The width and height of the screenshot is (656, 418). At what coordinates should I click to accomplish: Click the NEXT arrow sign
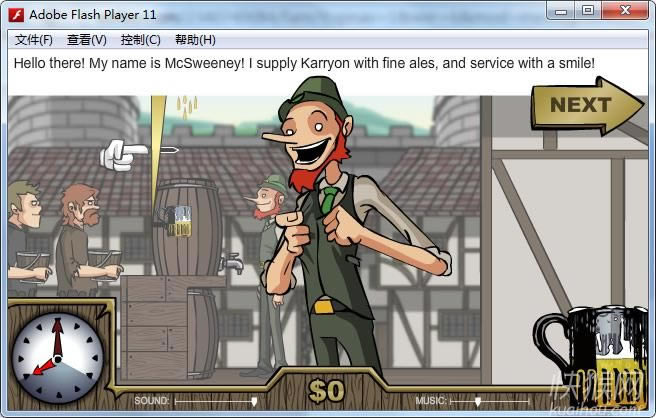coord(583,105)
